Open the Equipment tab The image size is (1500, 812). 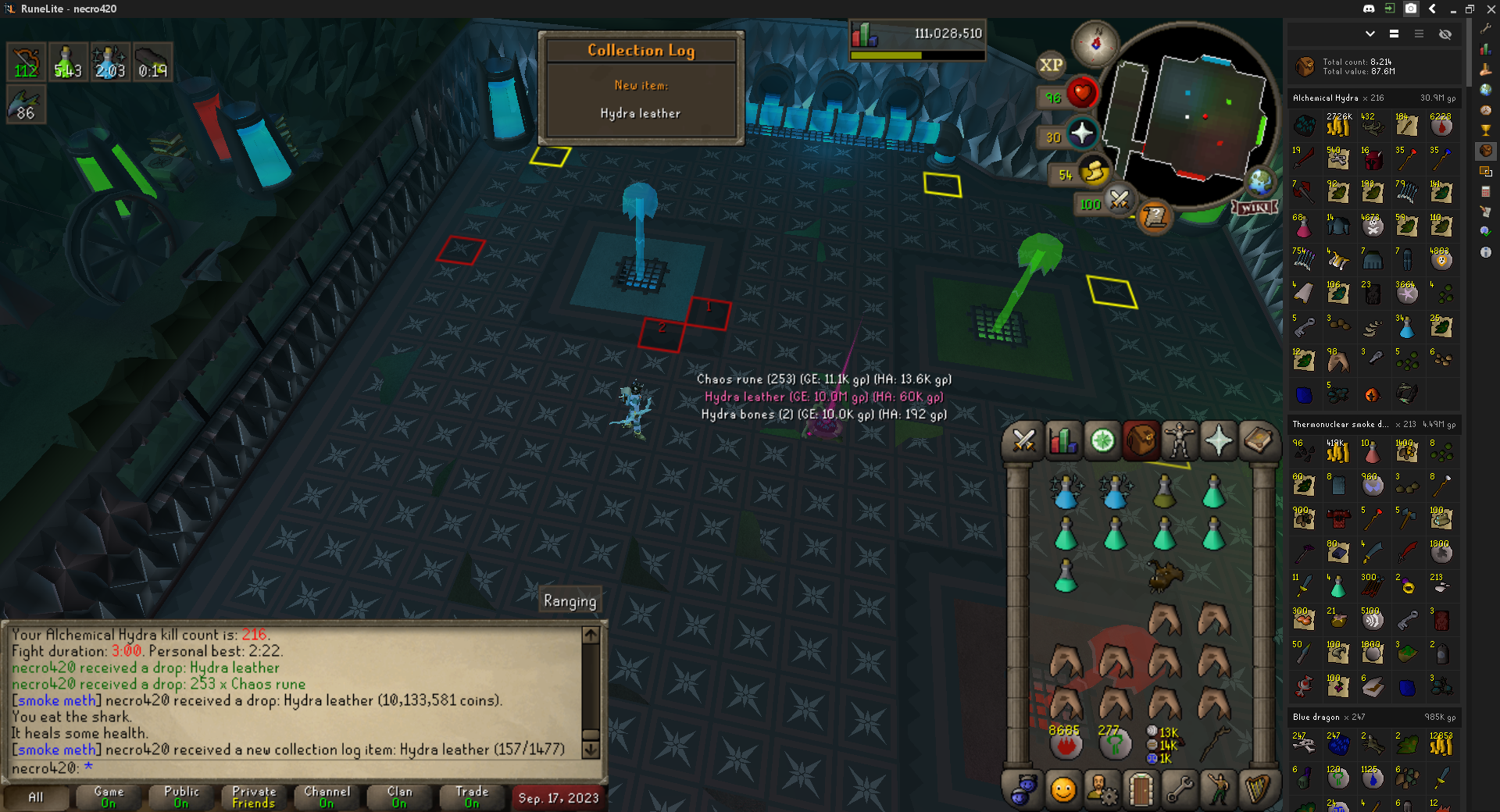[x=1179, y=441]
